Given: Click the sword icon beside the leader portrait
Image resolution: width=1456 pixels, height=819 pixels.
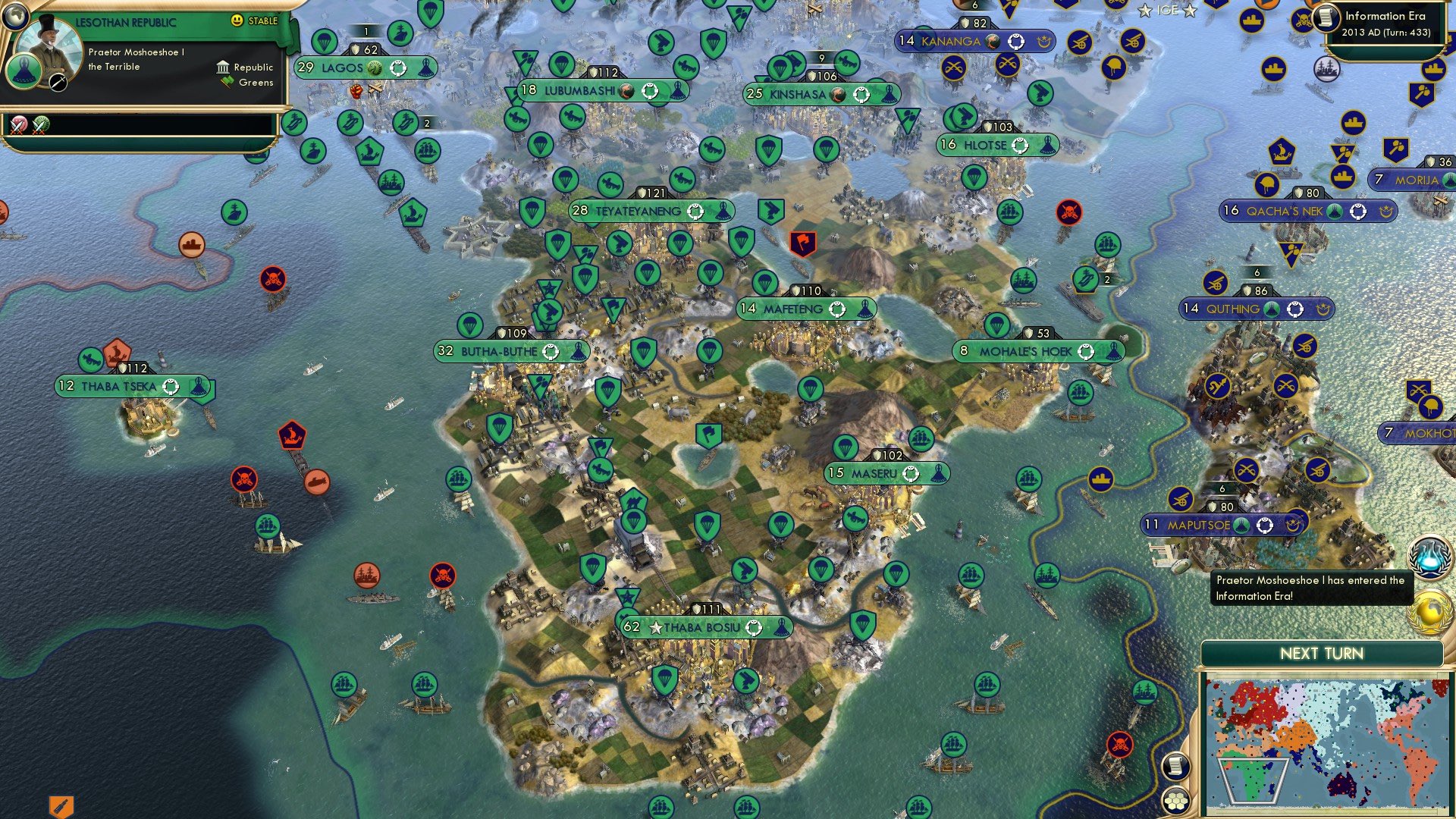Looking at the screenshot, I should point(58,83).
